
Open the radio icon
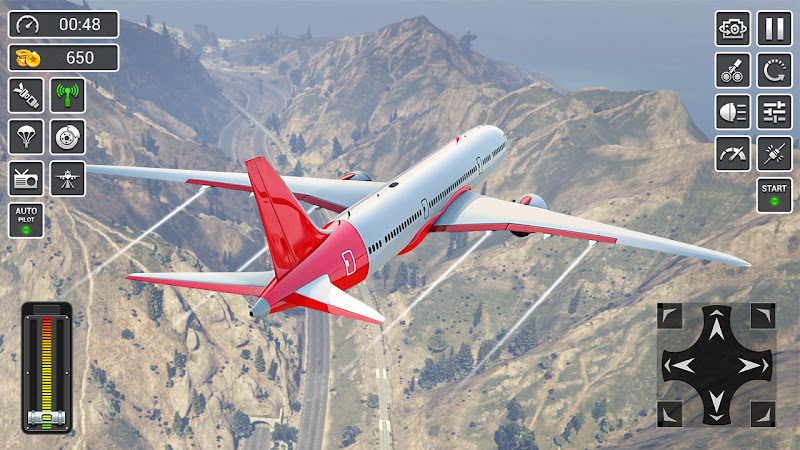[x=26, y=179]
